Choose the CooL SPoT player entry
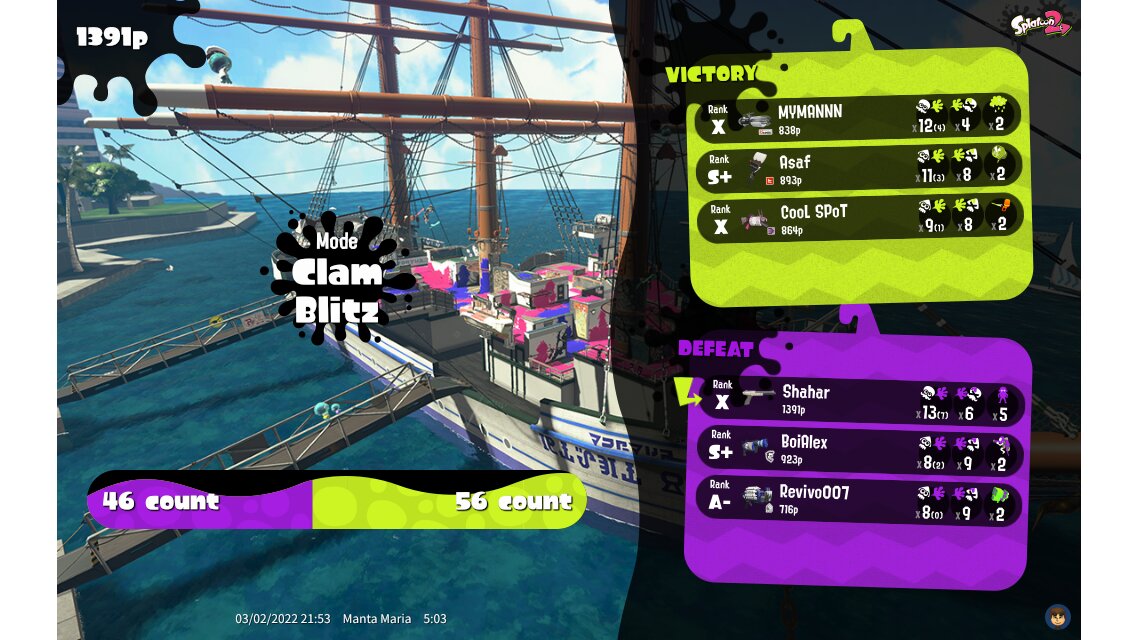The height and width of the screenshot is (640, 1138). 858,218
